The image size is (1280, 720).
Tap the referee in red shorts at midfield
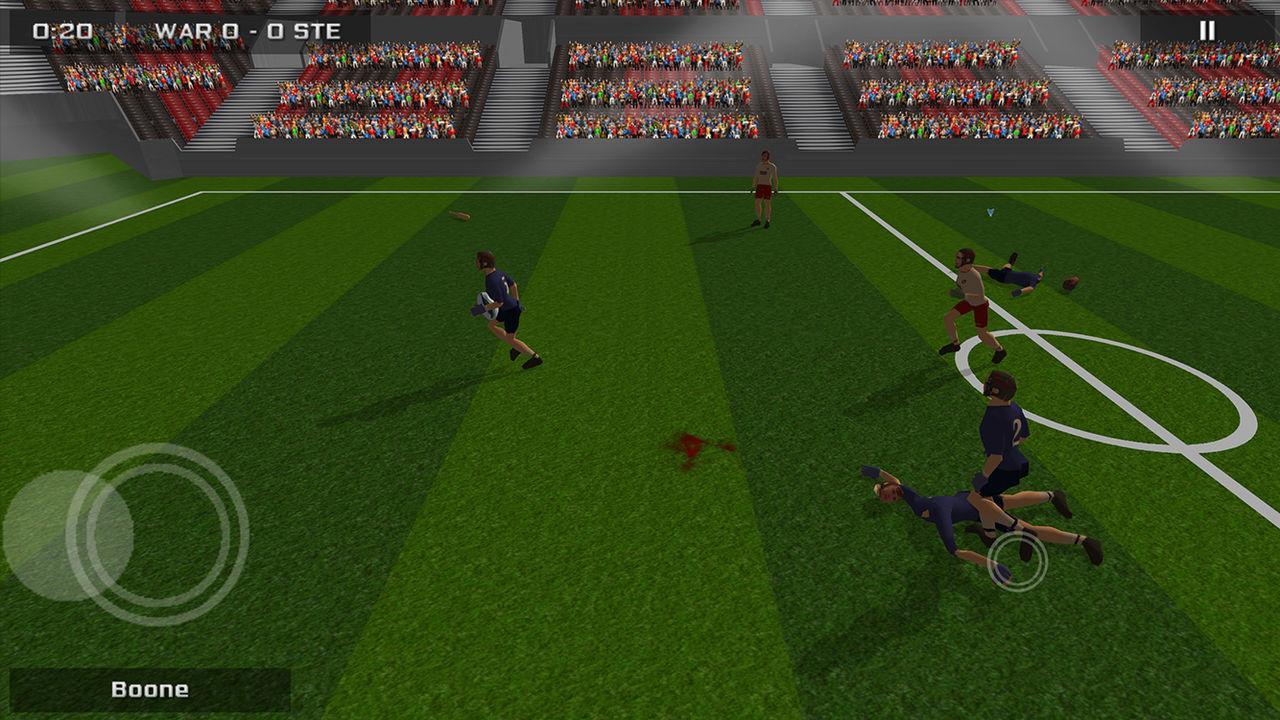[x=762, y=189]
